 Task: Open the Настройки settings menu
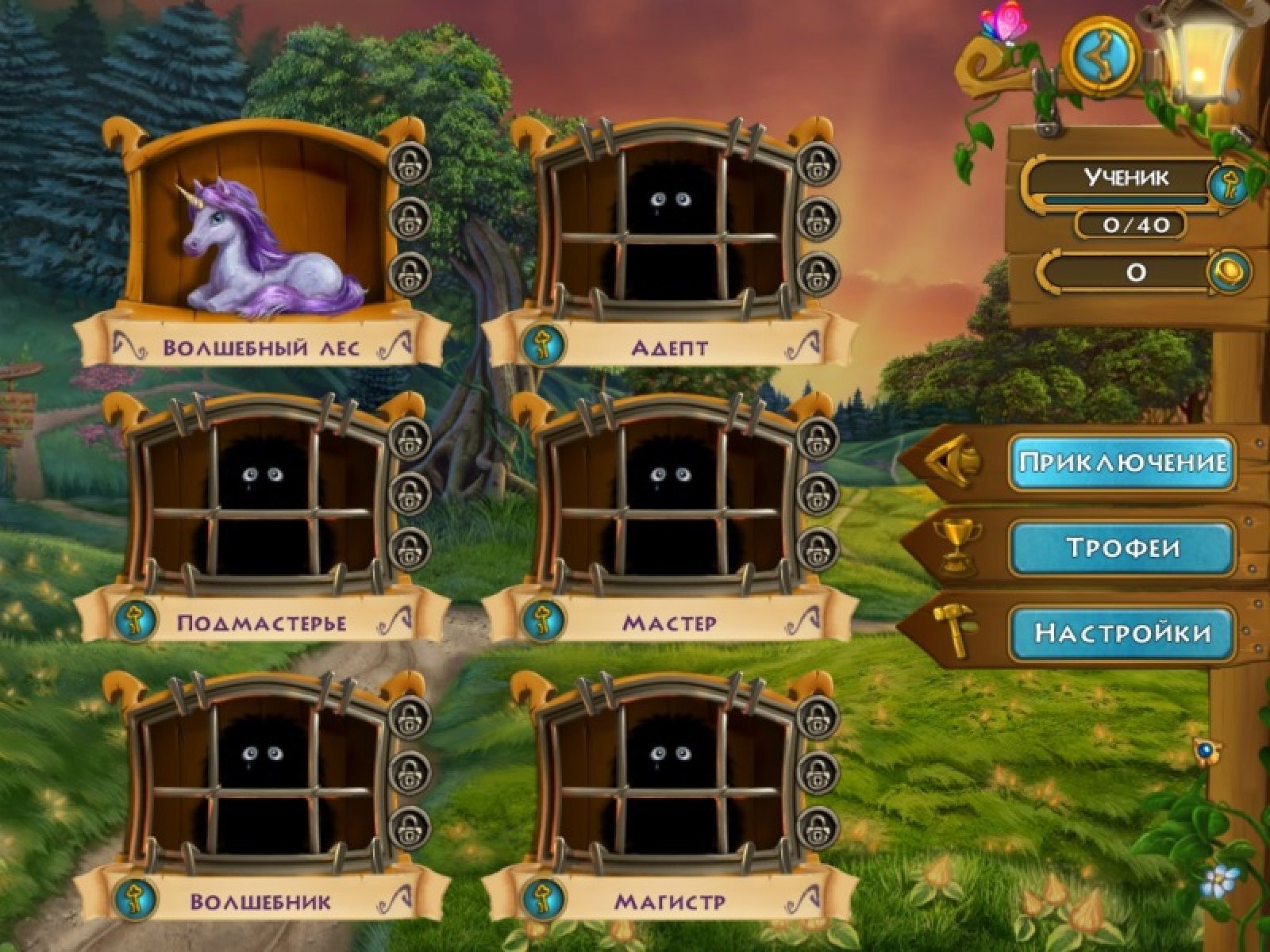coord(1122,632)
